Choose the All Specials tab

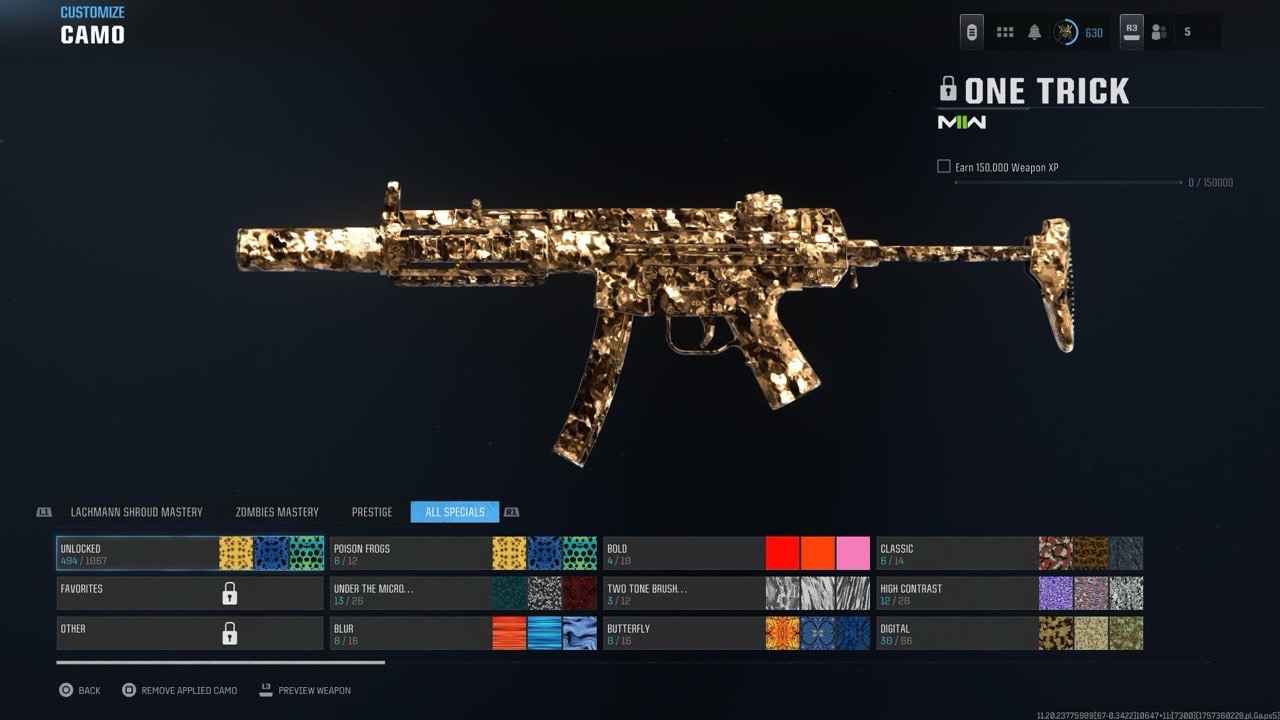(455, 512)
